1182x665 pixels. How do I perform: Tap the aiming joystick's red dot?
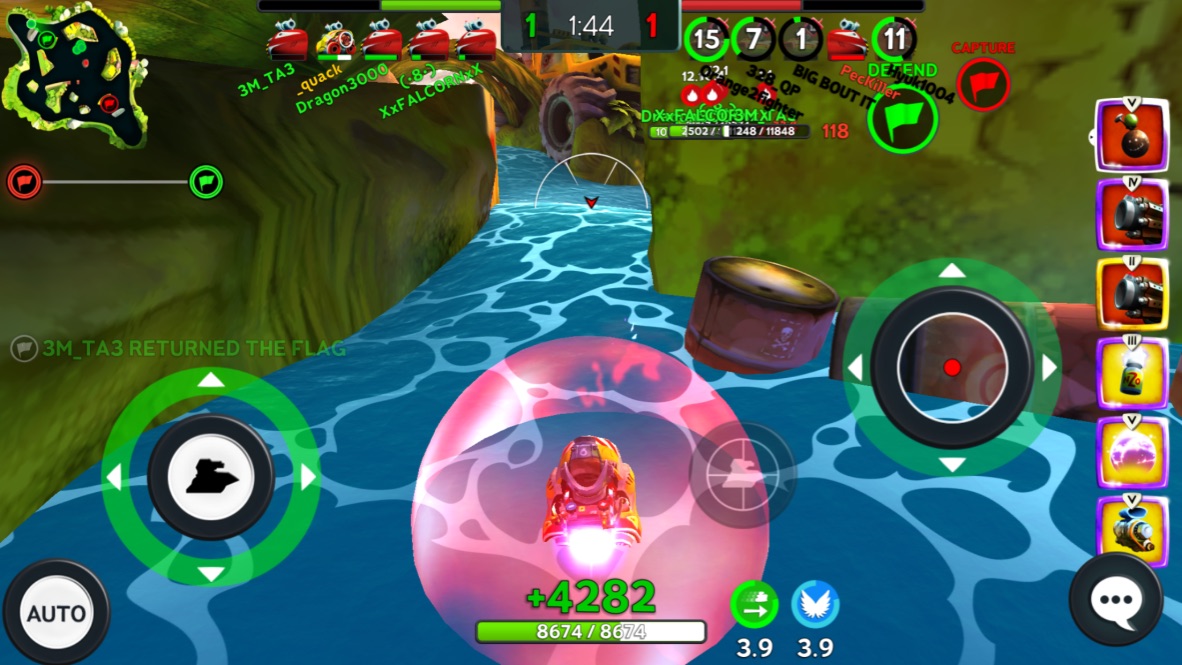[952, 368]
